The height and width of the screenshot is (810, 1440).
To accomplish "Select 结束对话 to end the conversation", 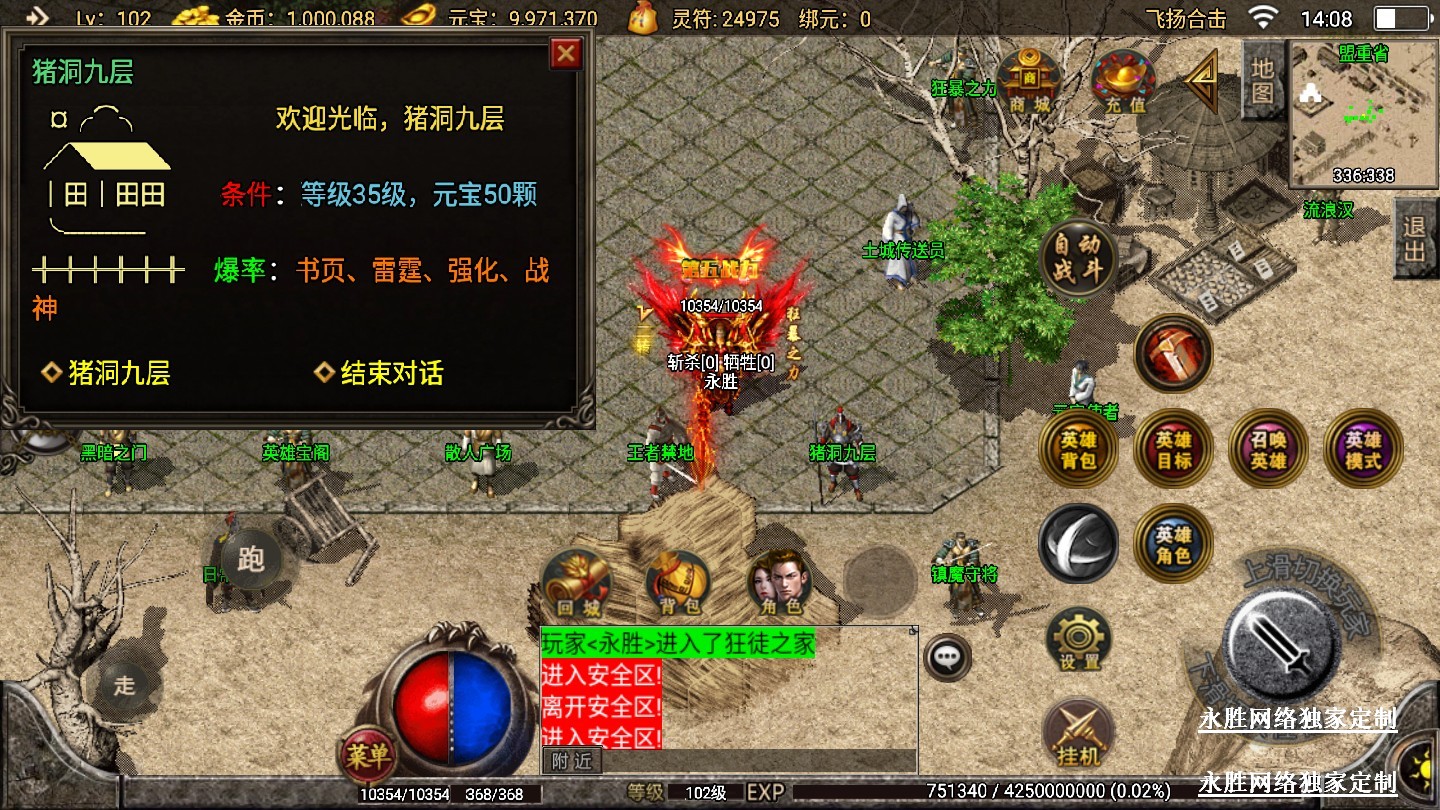I will (380, 373).
